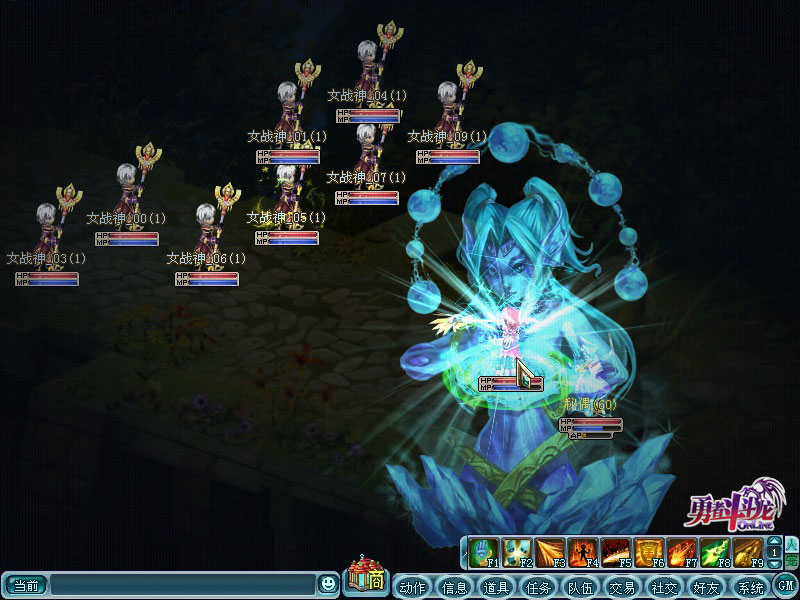
Task: Activate the F5 red slash skill
Action: (x=615, y=552)
